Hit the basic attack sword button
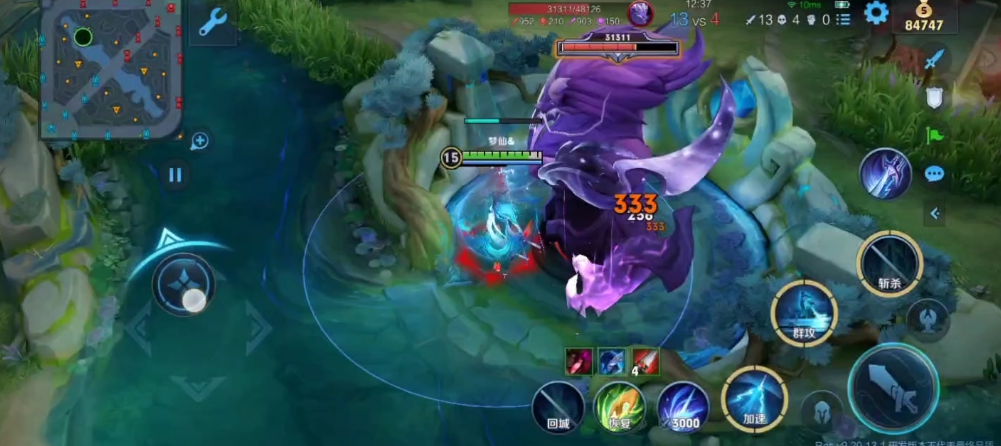This screenshot has width=1001, height=446. (x=893, y=390)
